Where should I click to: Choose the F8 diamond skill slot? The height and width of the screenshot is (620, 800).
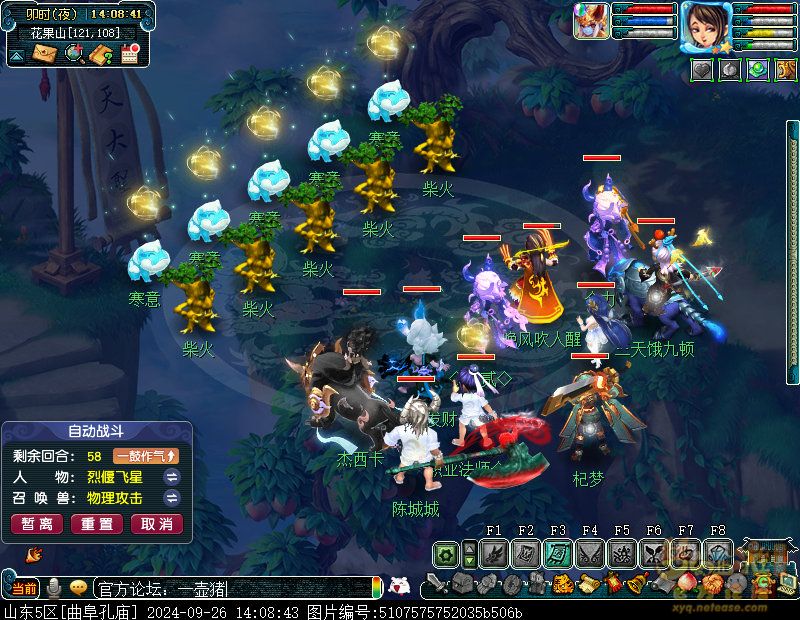[718, 554]
